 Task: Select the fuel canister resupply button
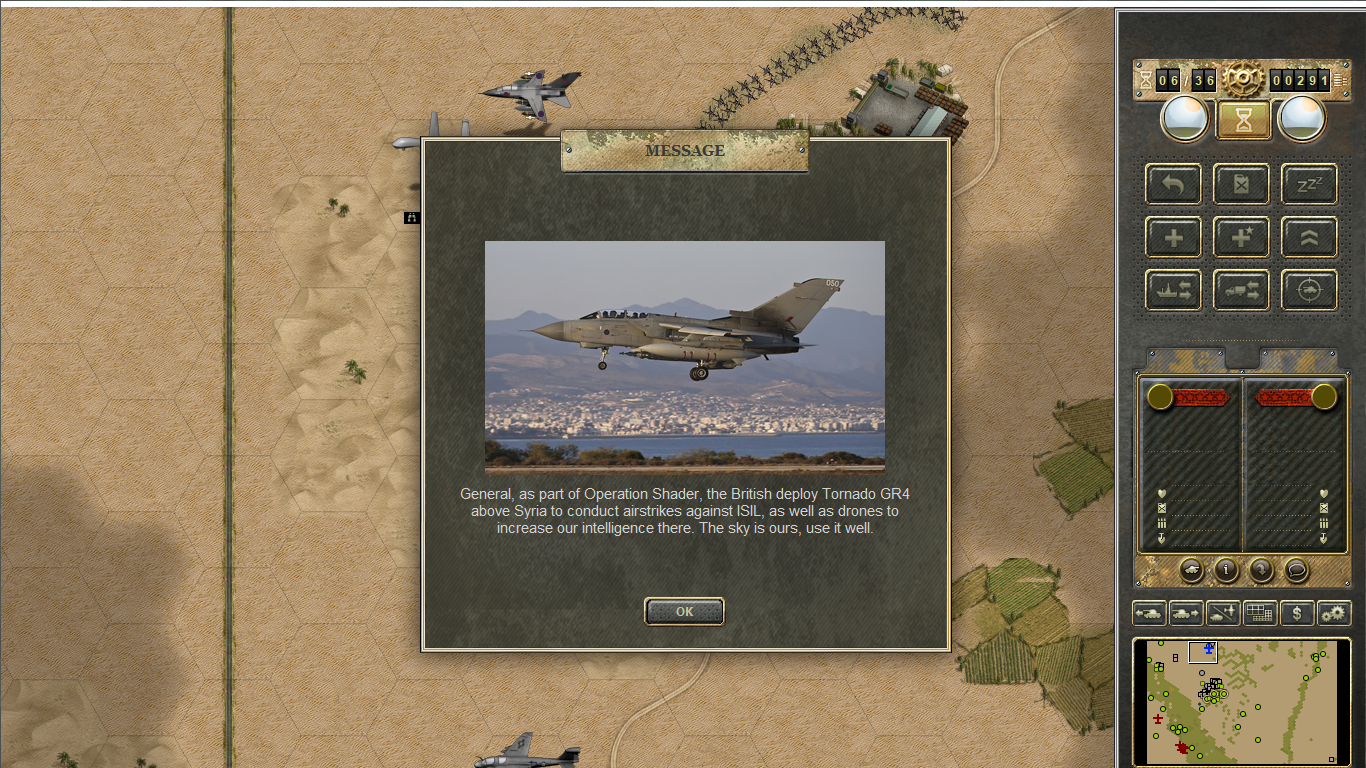[1241, 184]
